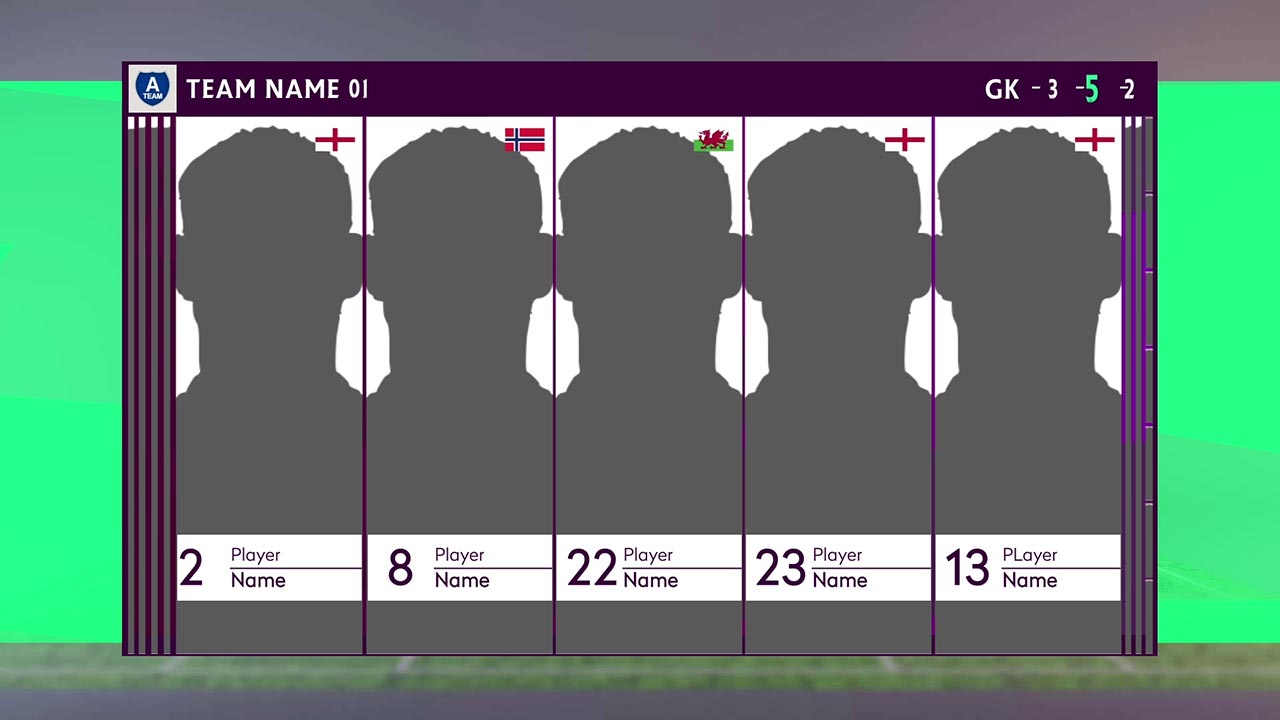1280x720 pixels.
Task: Choose the number 13 player card
Action: tap(1028, 385)
